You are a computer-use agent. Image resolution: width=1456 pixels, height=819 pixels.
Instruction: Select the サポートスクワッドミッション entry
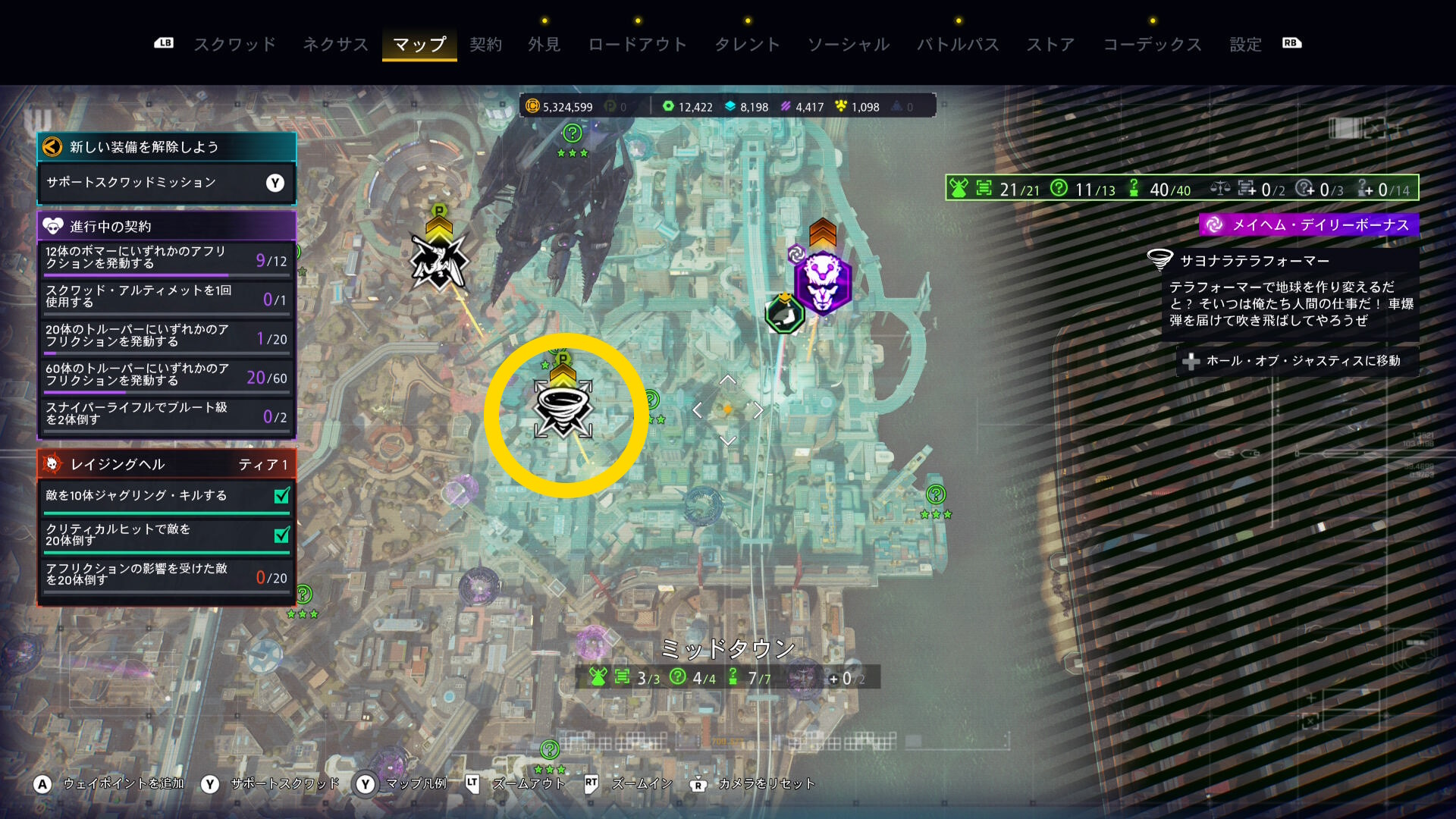(x=166, y=183)
